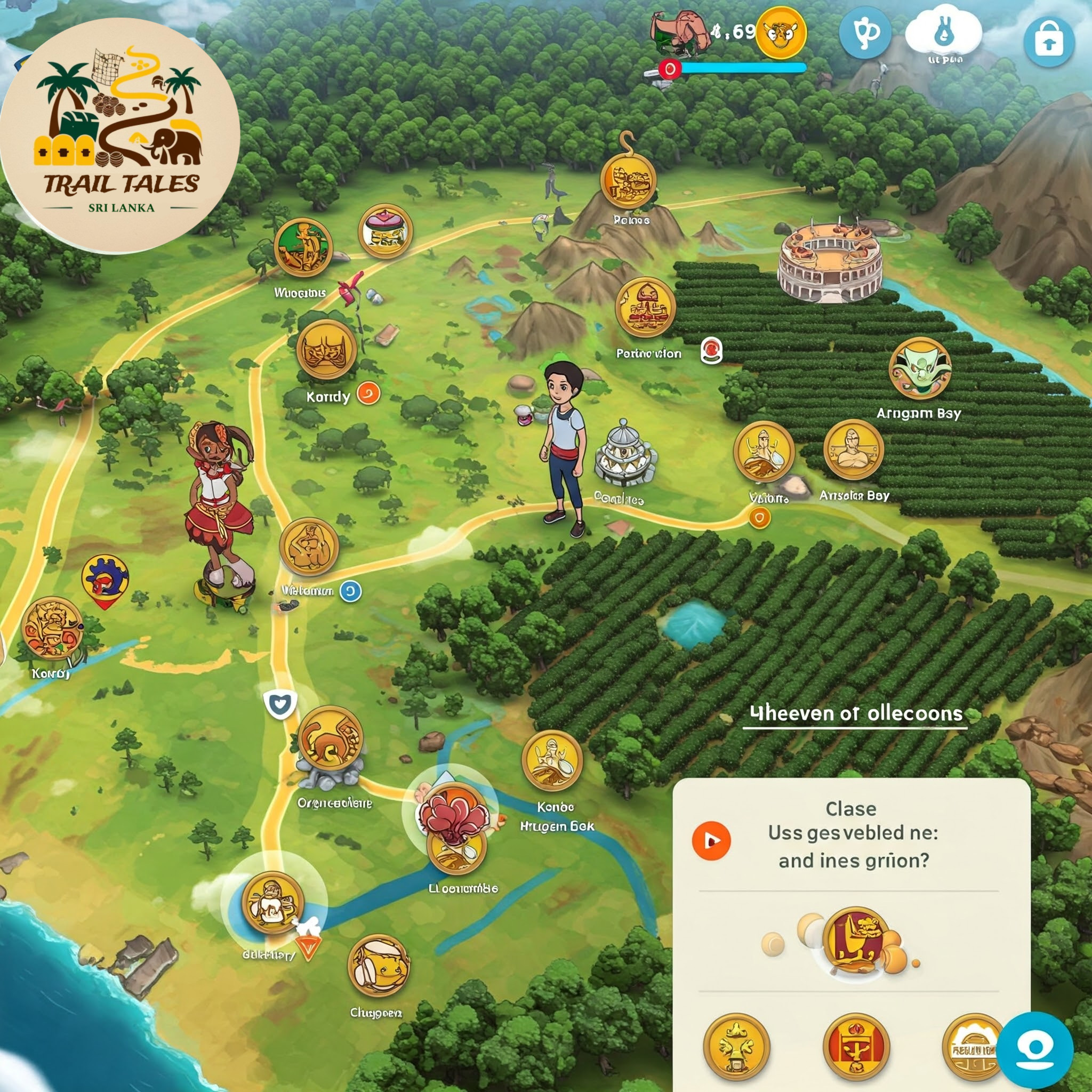
Task: Open the shield badge map marker
Action: (280, 705)
